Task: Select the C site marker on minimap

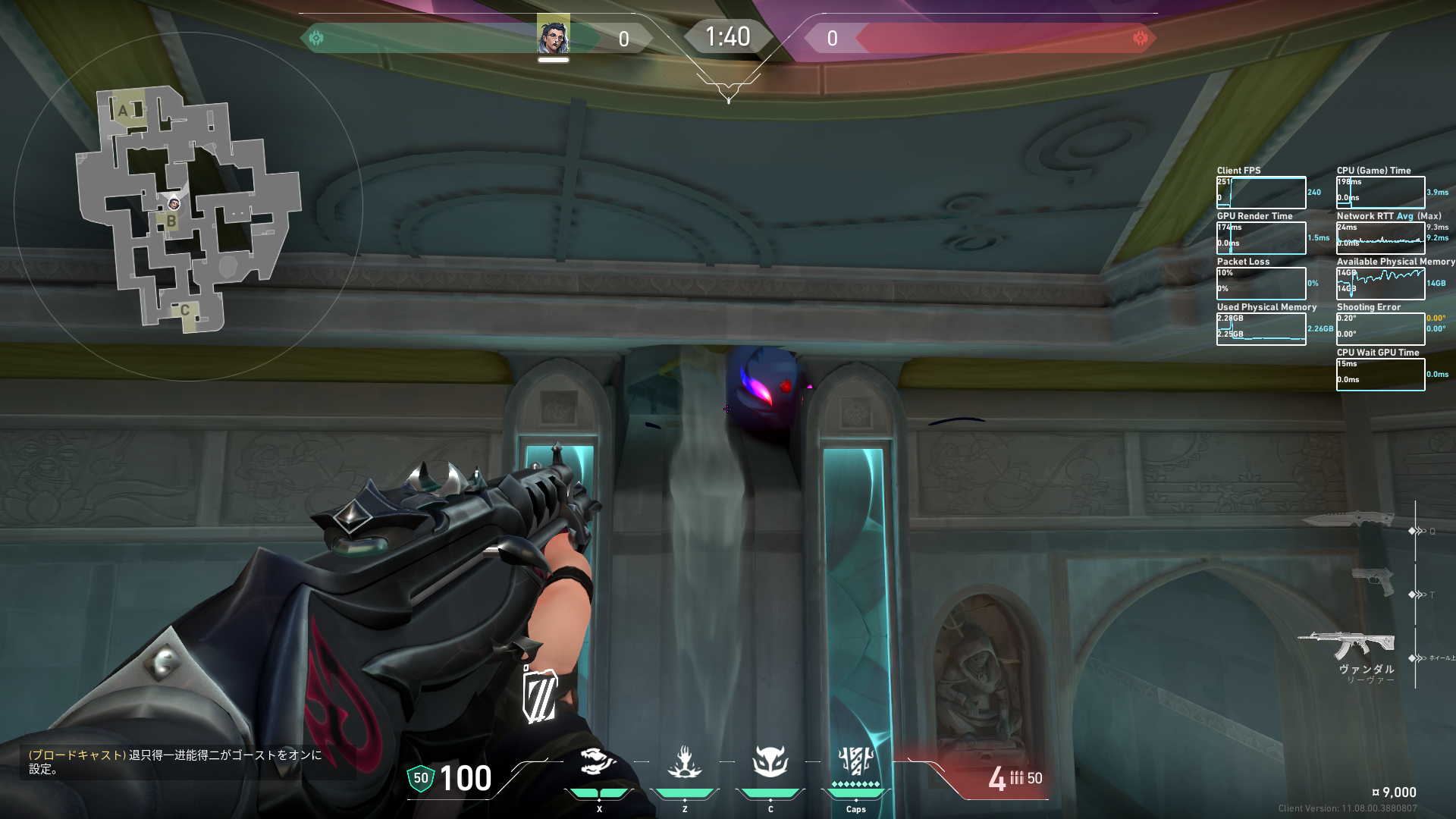Action: click(184, 310)
